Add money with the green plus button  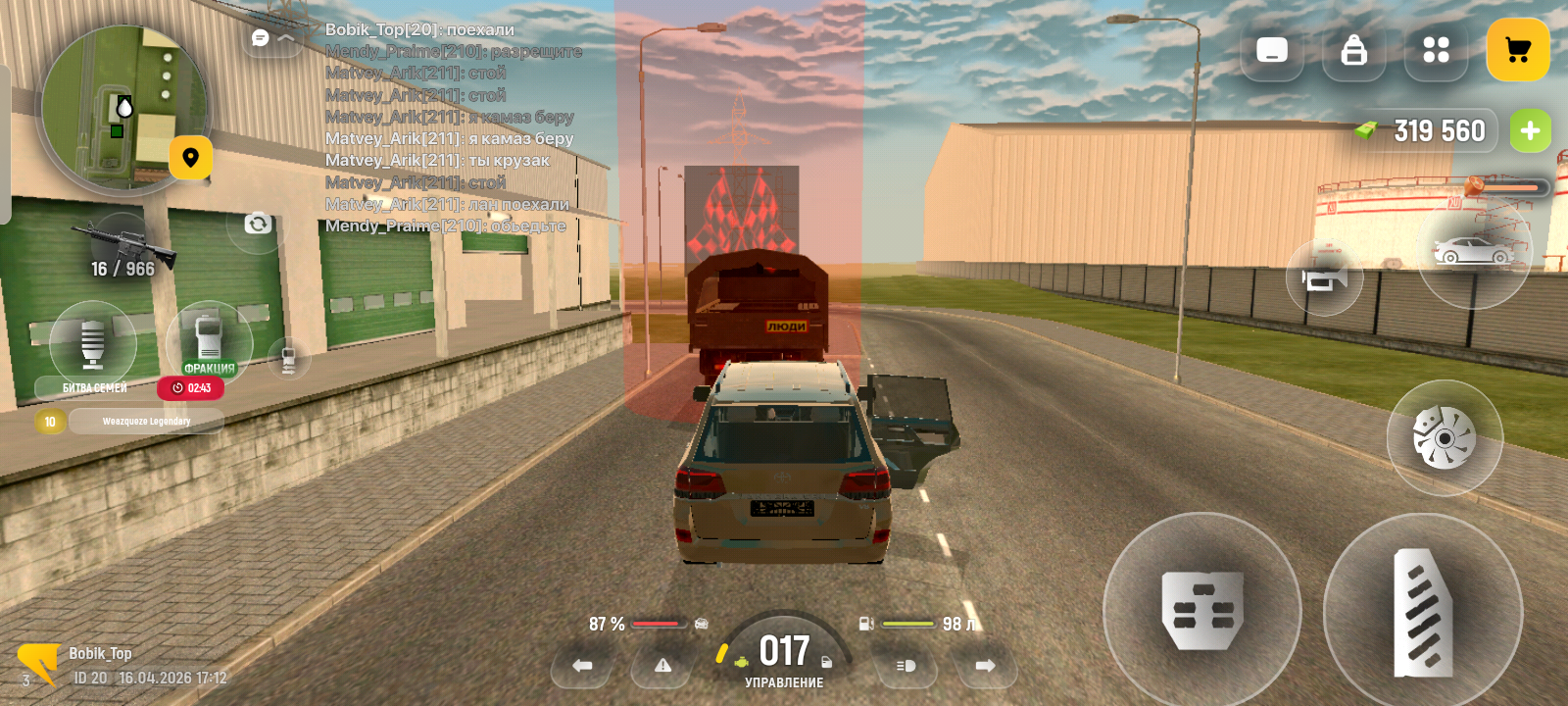[x=1530, y=131]
